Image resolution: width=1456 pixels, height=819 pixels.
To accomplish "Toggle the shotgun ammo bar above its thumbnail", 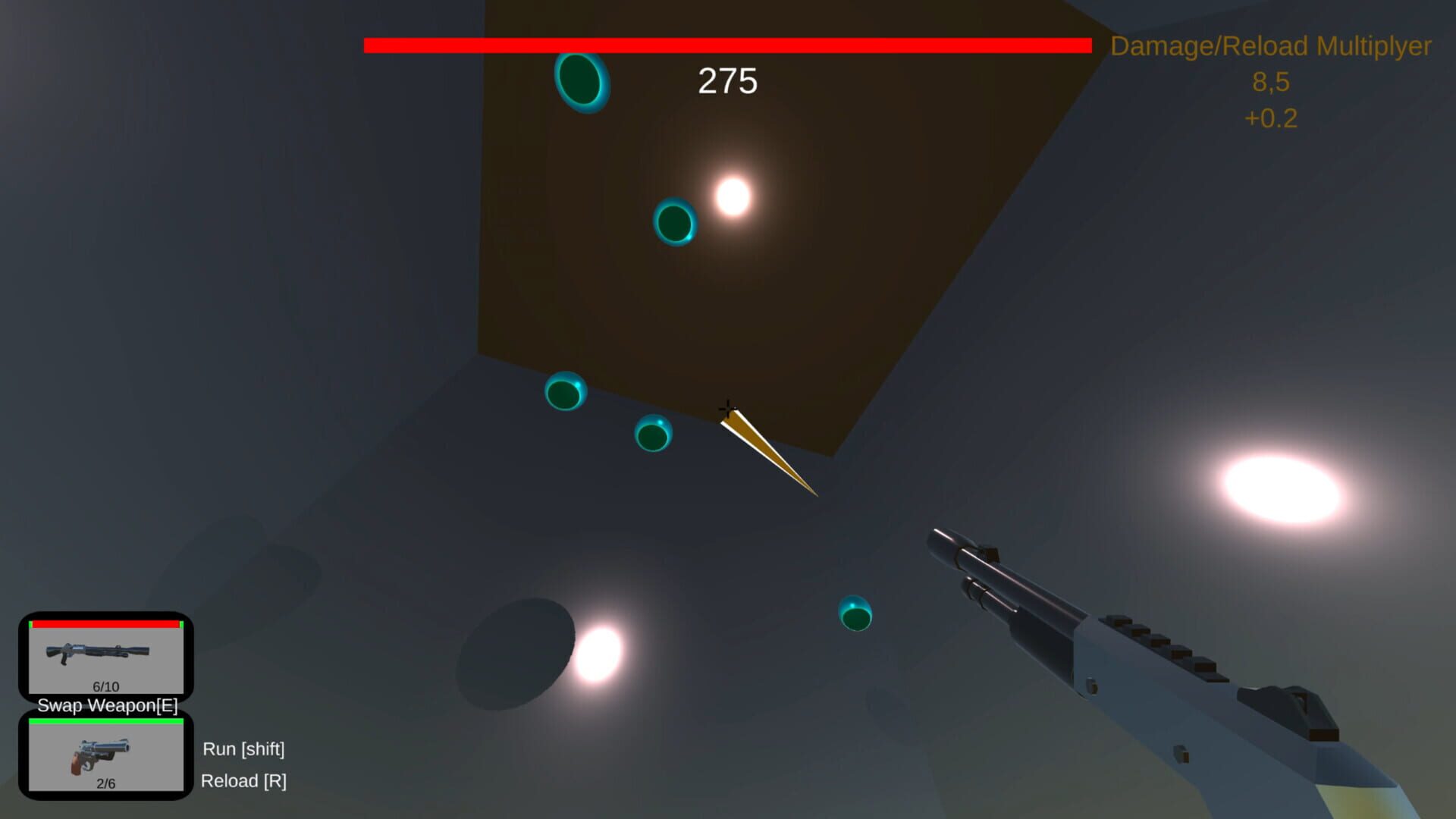I will [106, 623].
